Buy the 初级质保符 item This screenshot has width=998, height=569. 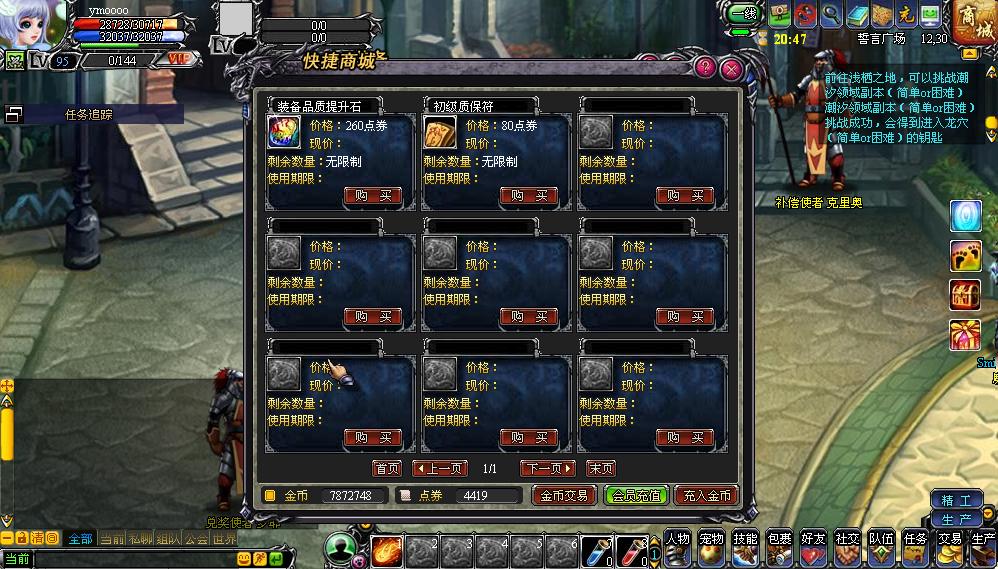(x=530, y=196)
